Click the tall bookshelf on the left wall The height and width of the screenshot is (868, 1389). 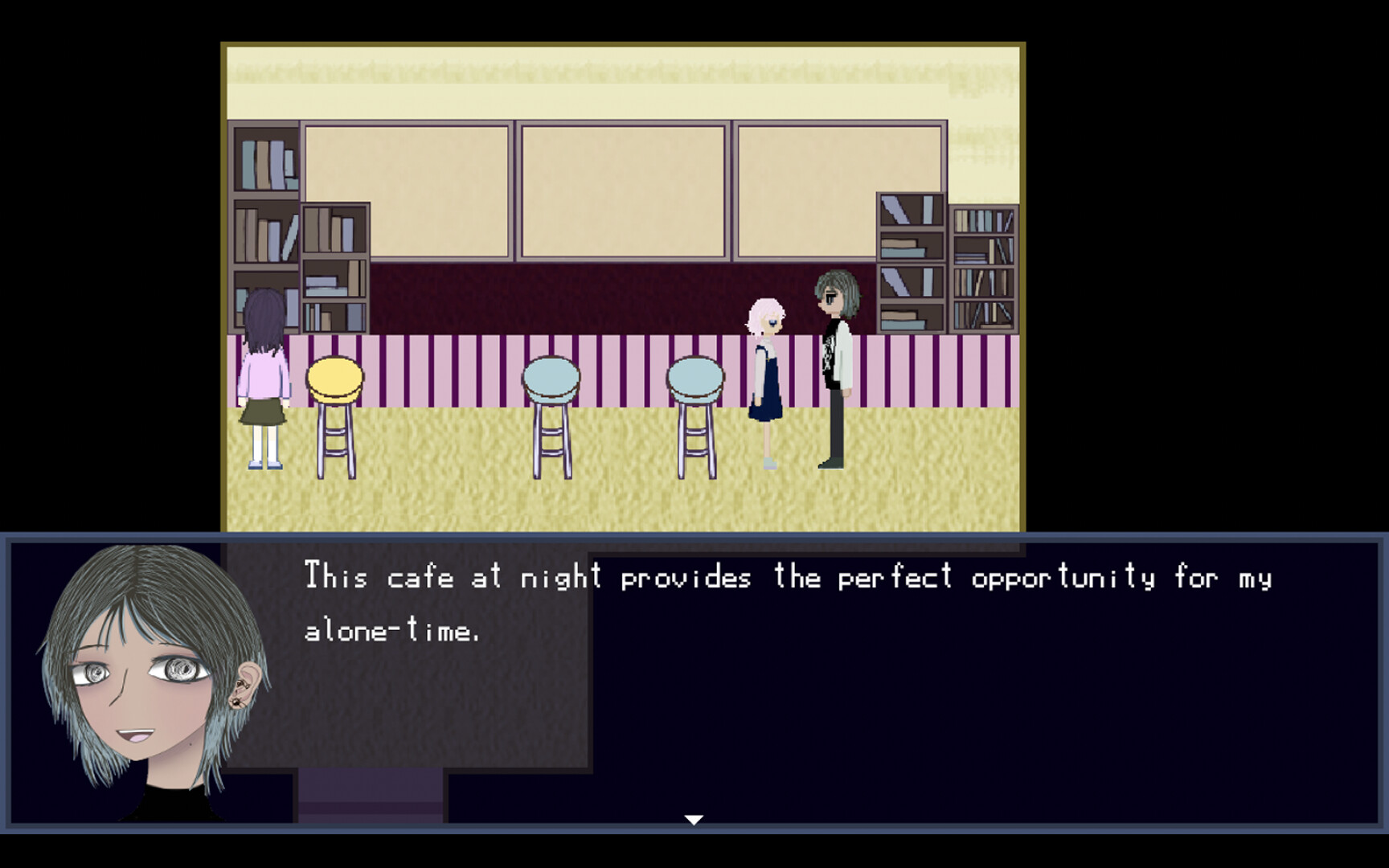pos(261,185)
